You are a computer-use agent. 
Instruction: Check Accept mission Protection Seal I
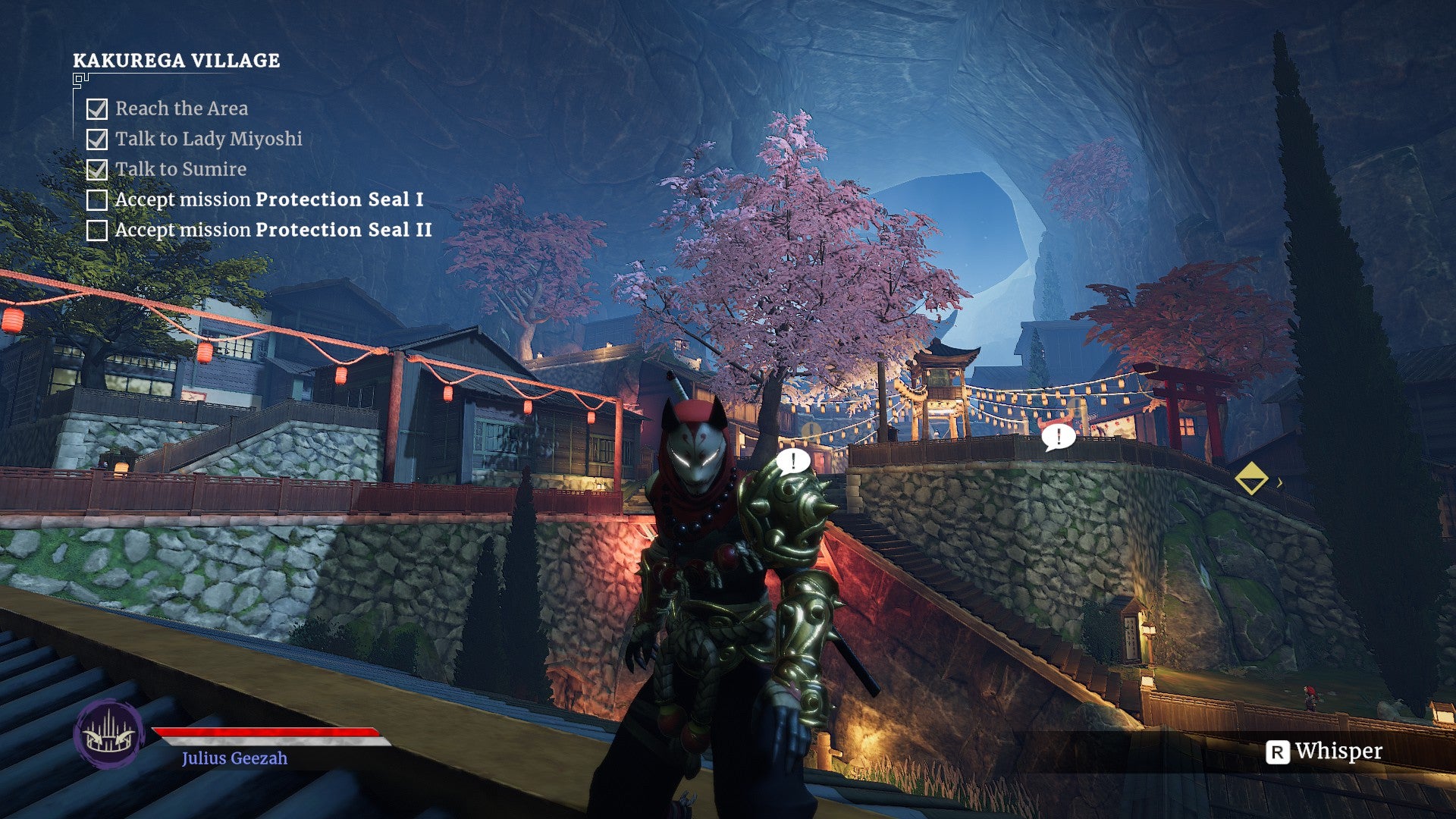(96, 199)
